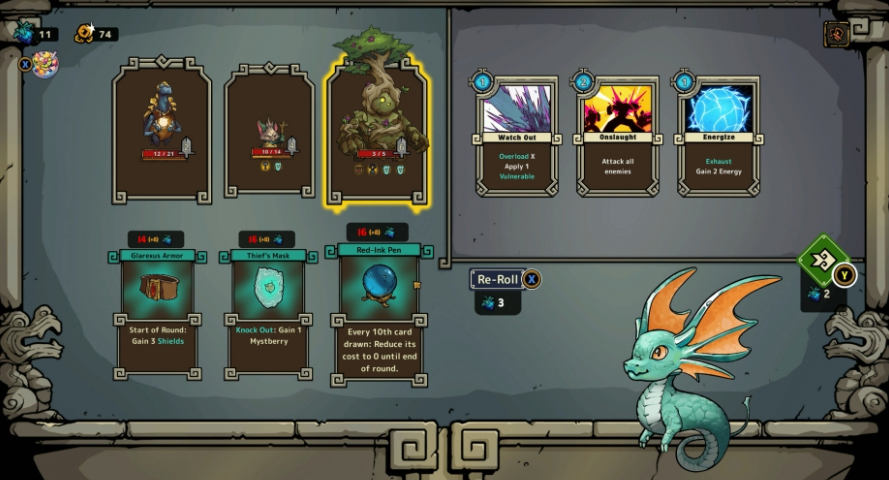Select the blue lizard monster panel

(x=162, y=130)
